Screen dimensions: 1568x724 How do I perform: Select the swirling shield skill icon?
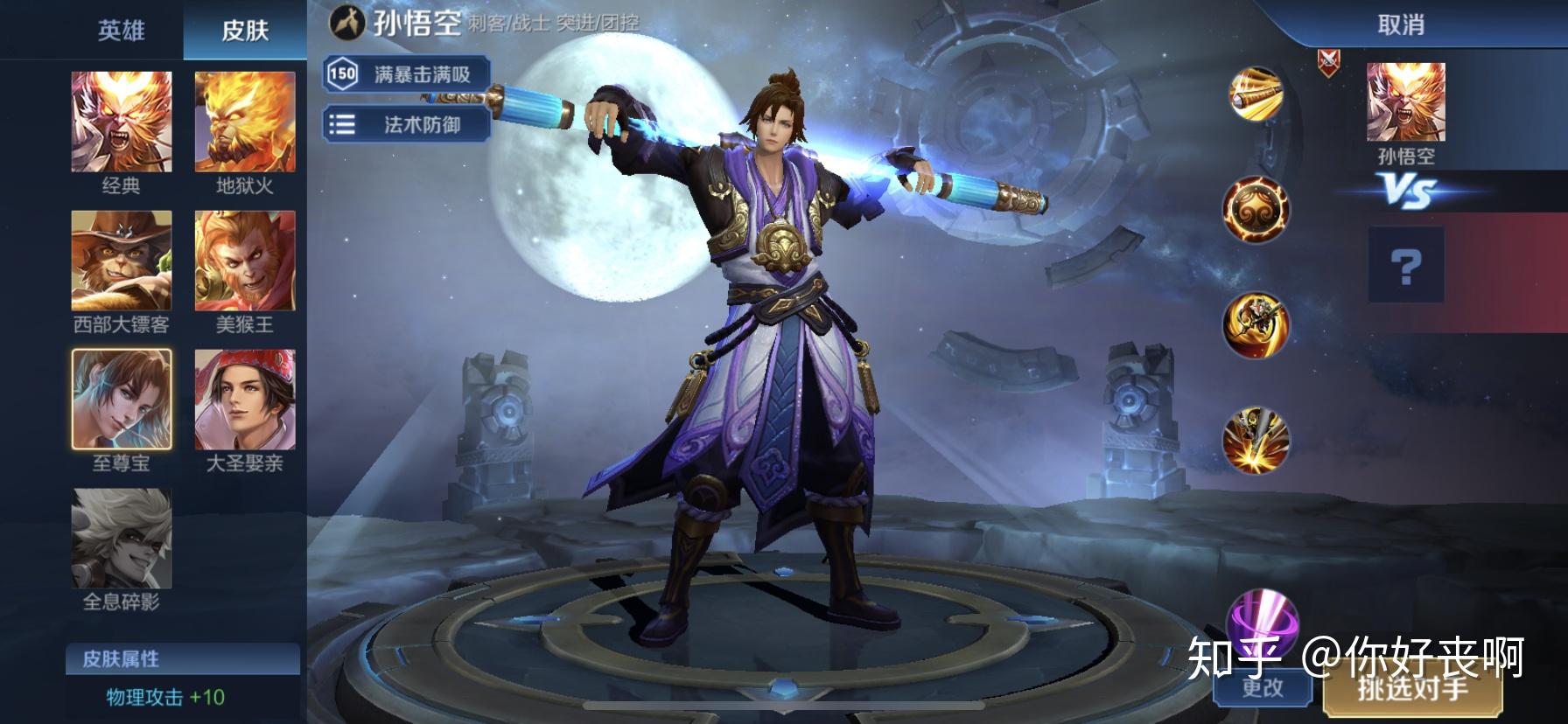[1256, 210]
